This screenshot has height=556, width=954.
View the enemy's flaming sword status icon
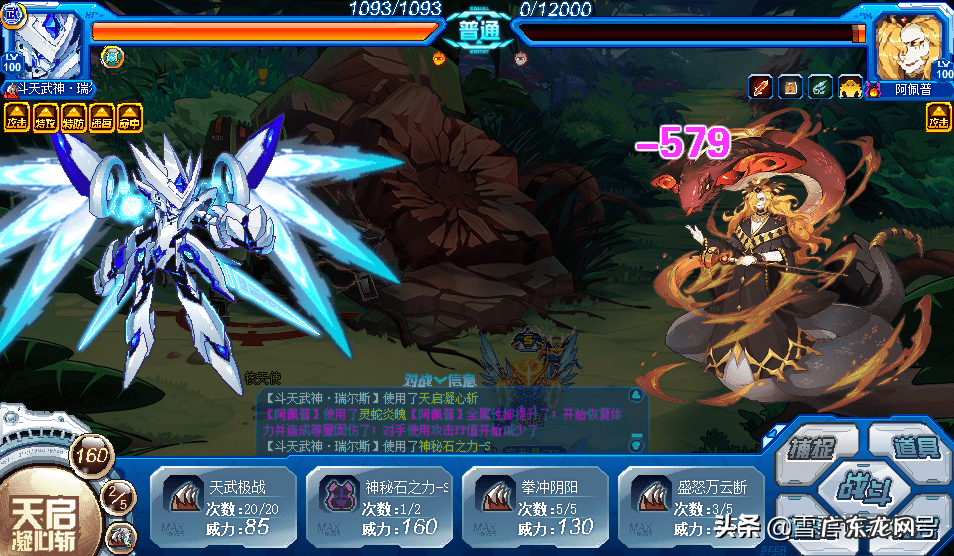click(761, 87)
